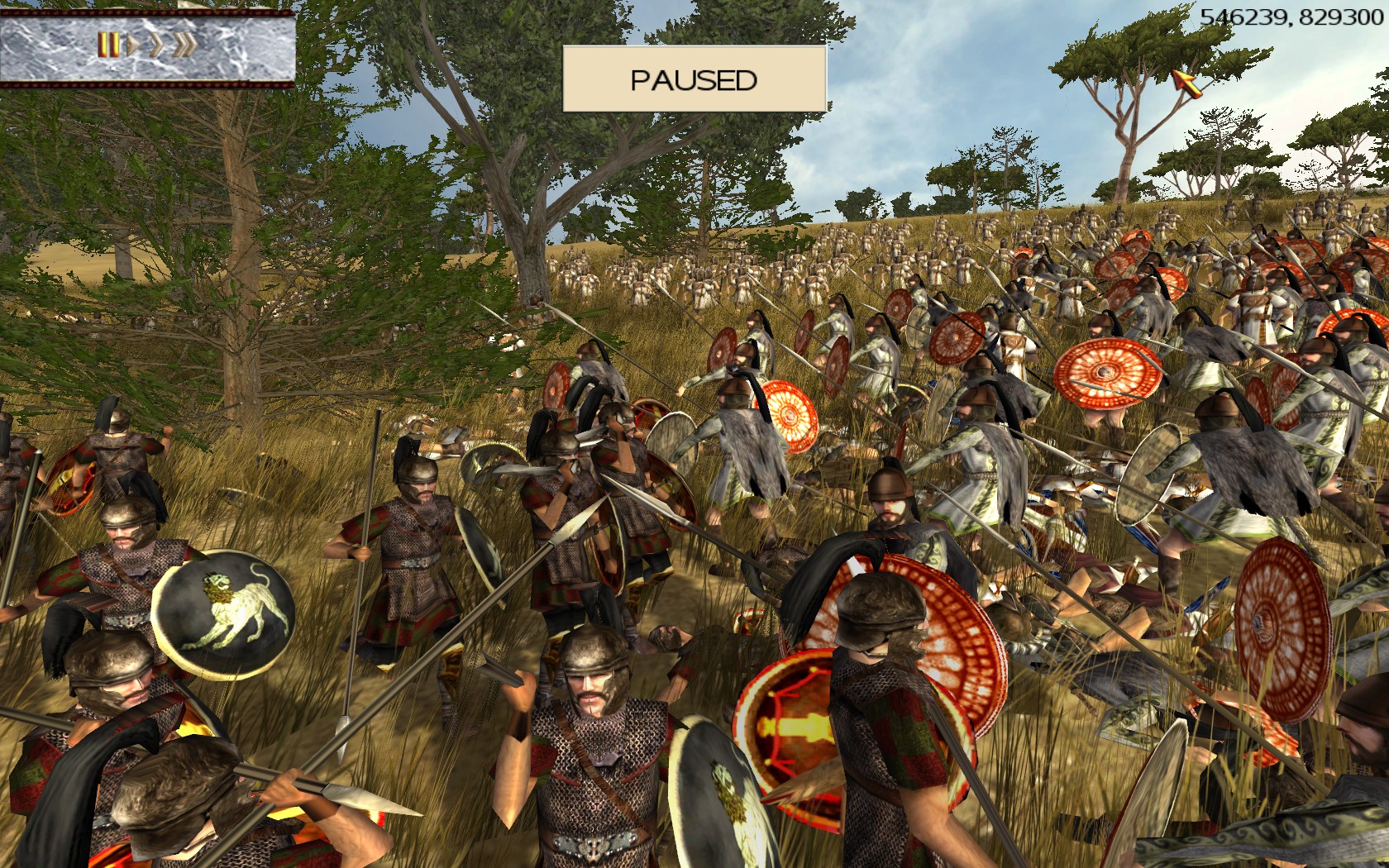Set battle speed to single-chevron fast forward
Screen dimensions: 1389x868
(x=156, y=45)
